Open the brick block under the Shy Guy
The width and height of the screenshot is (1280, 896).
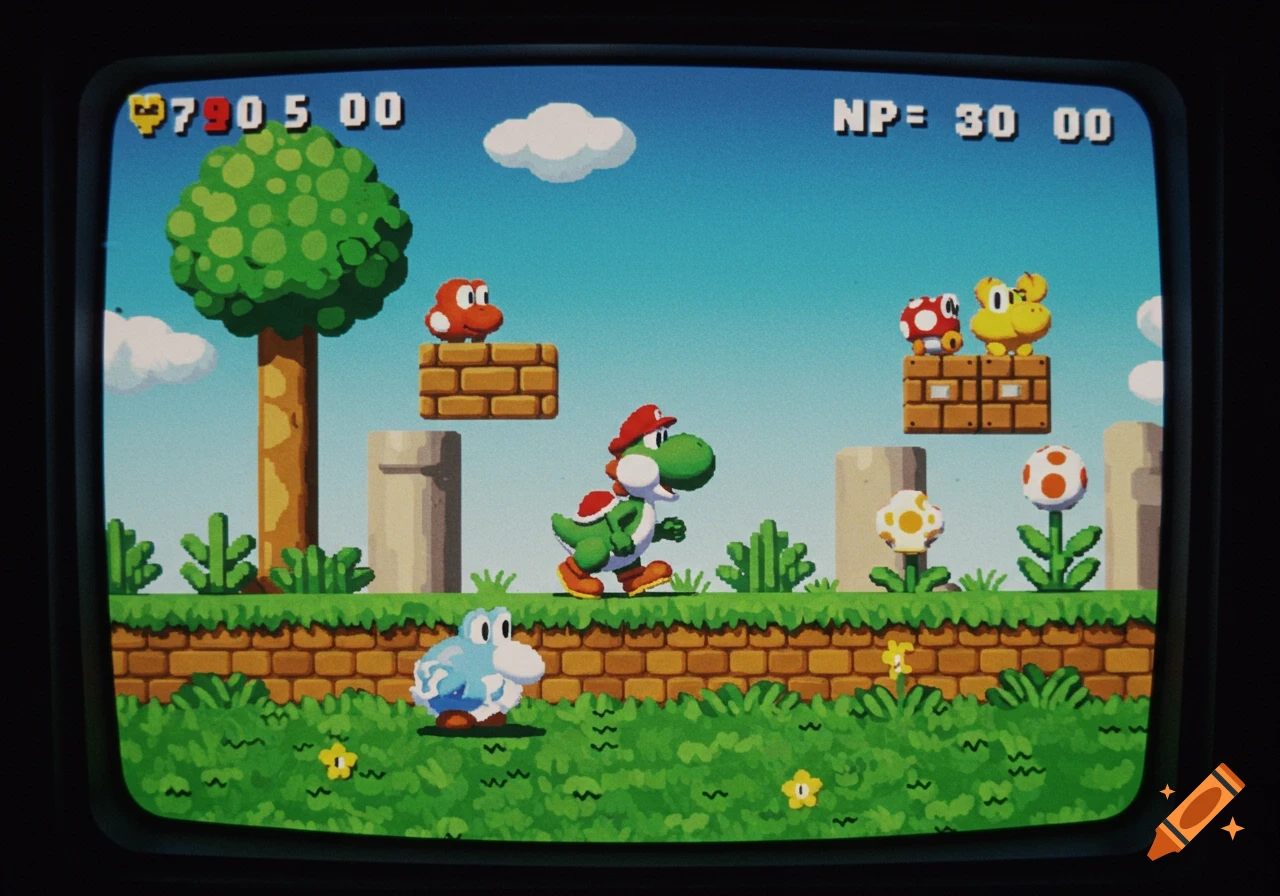point(490,380)
